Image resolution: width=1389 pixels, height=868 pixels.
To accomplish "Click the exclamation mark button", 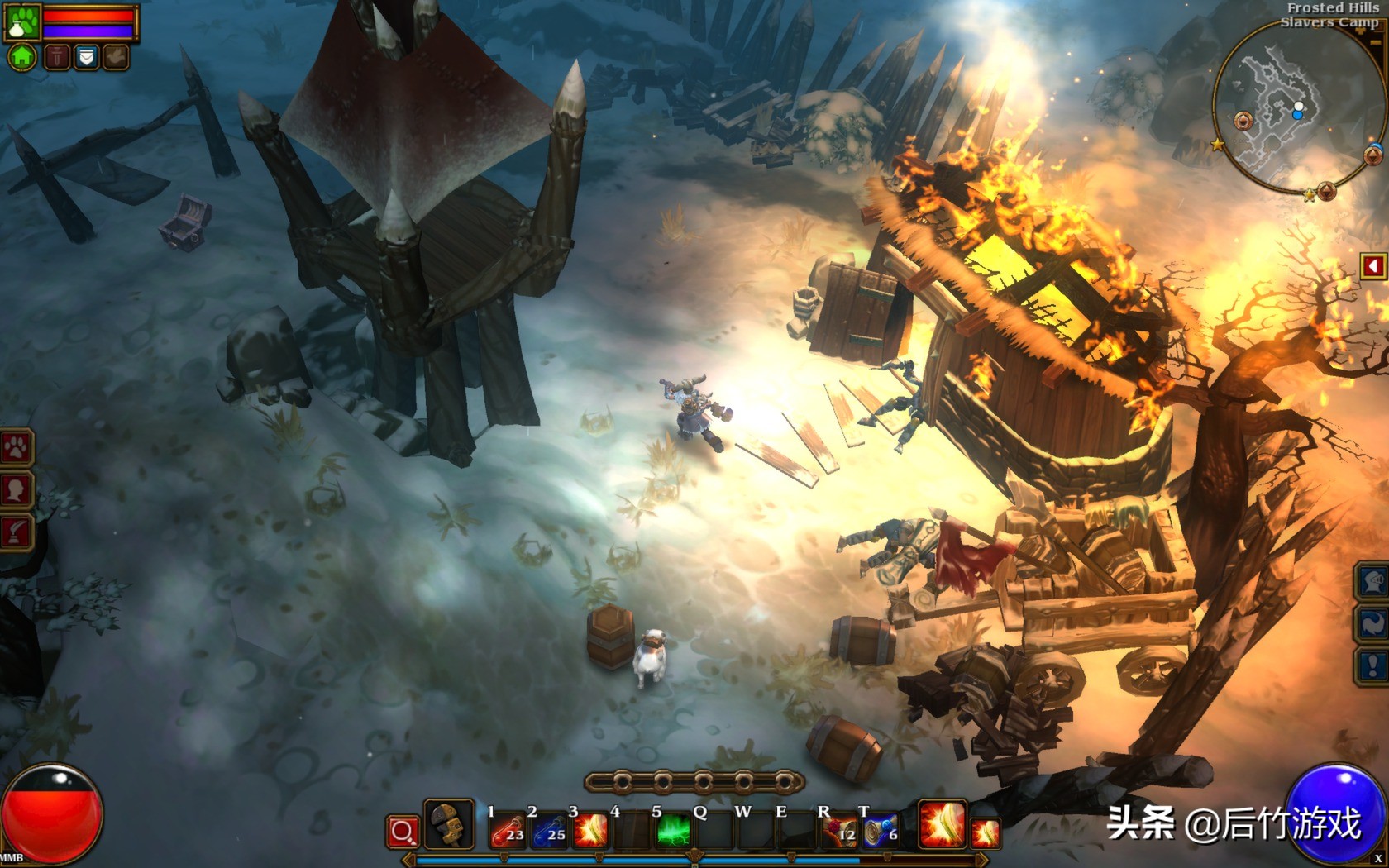I will tap(1372, 665).
